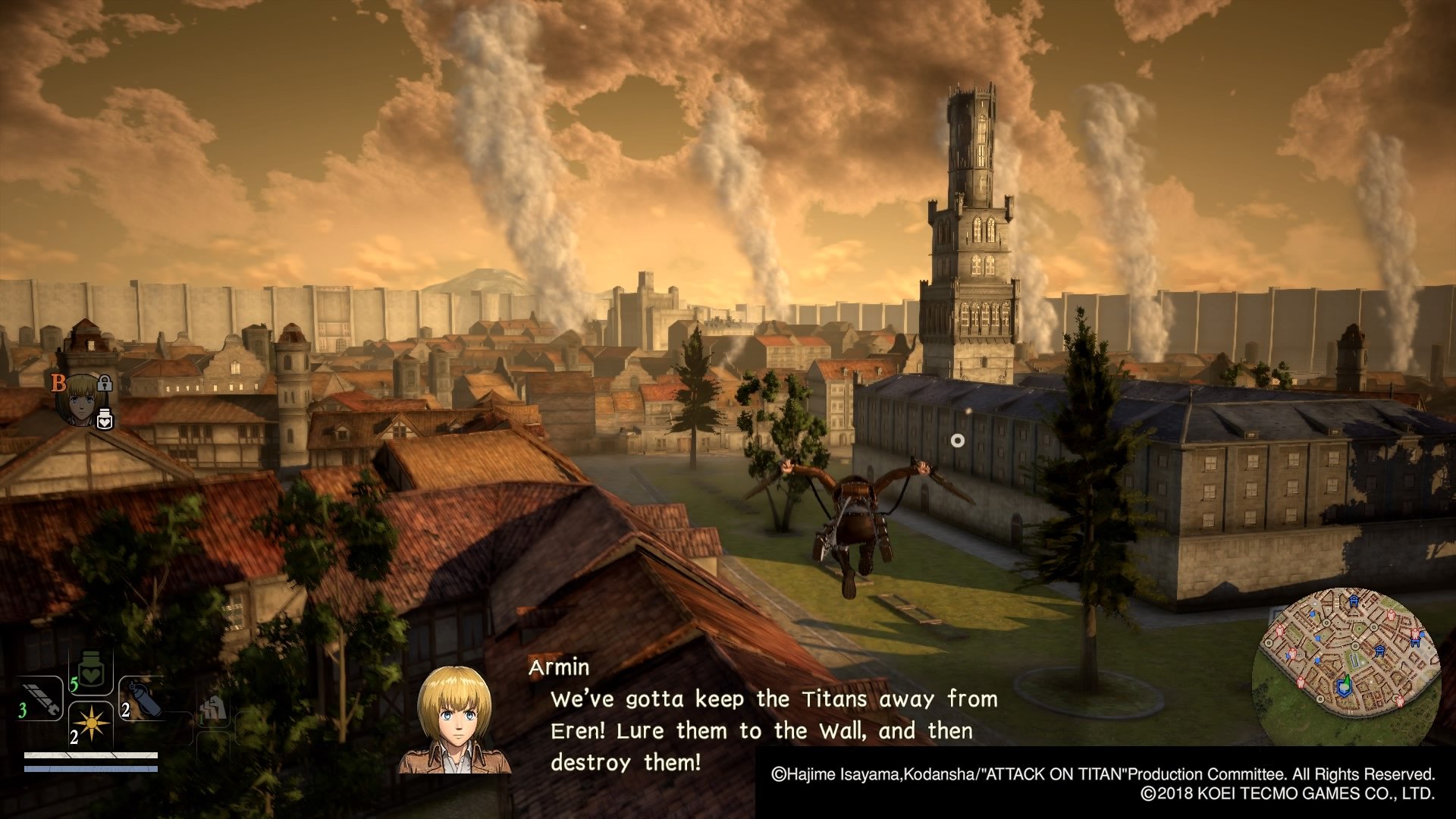Image resolution: width=1456 pixels, height=819 pixels.
Task: Click the orange B prompt letter top-left
Action: (x=59, y=381)
